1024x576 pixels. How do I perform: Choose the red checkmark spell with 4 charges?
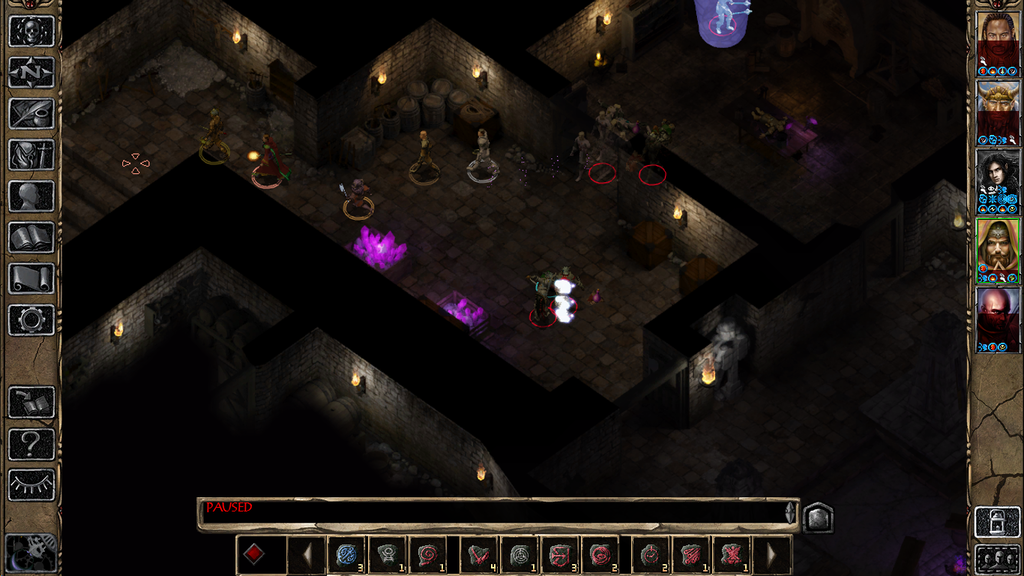(x=479, y=554)
